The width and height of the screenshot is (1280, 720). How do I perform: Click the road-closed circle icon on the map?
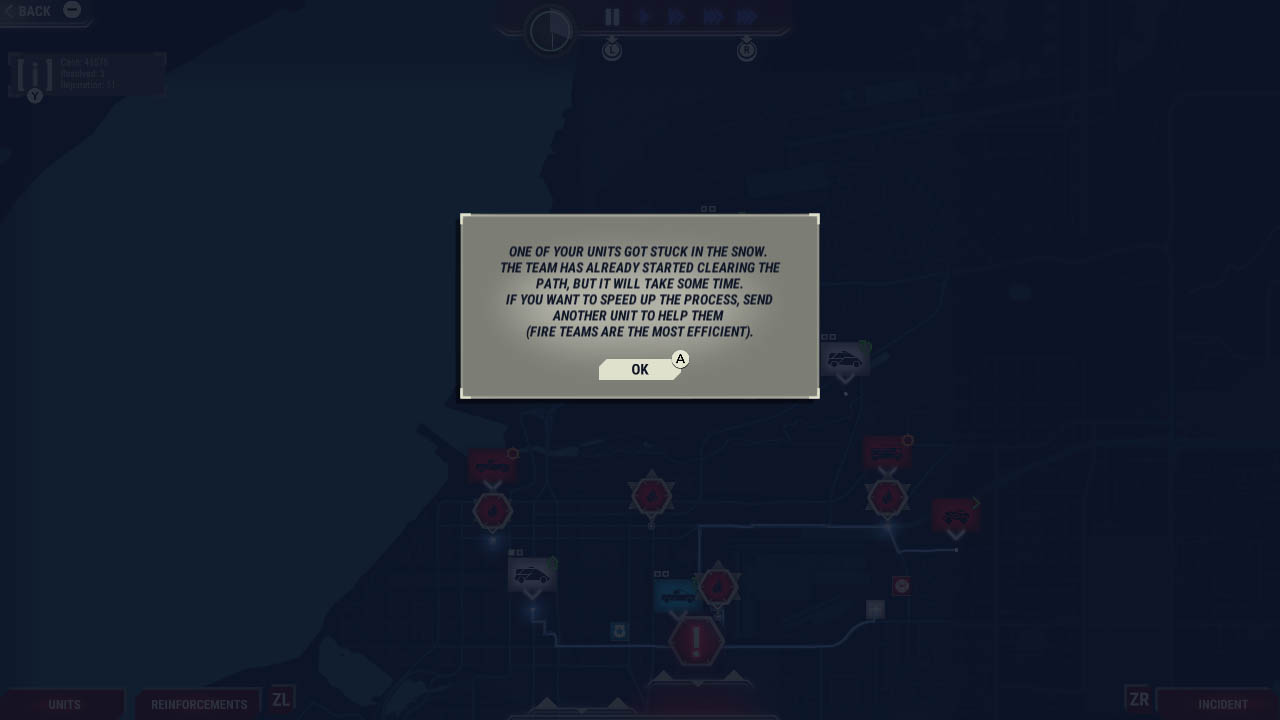(900, 585)
